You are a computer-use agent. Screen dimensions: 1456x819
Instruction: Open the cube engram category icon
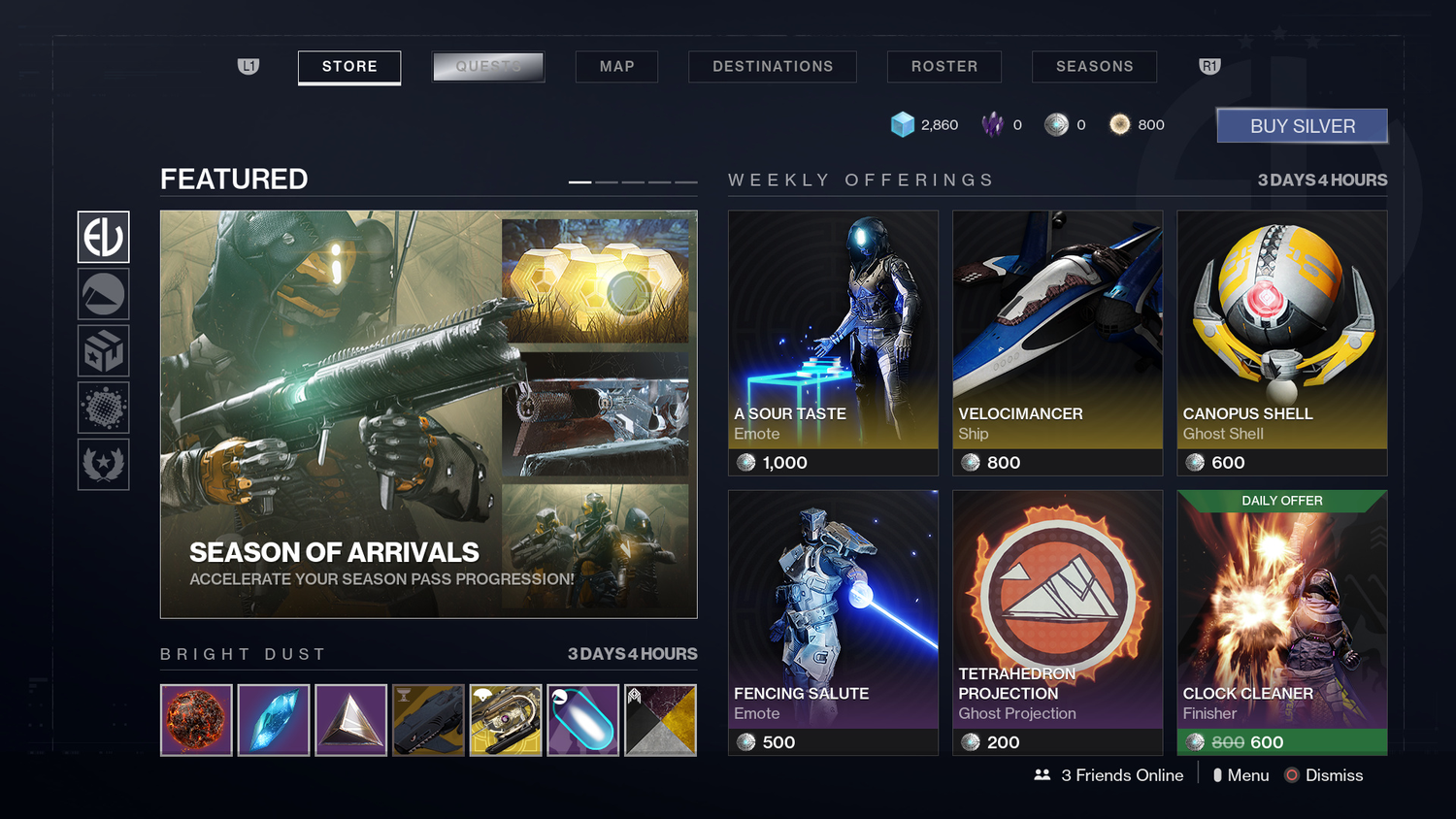(x=104, y=350)
